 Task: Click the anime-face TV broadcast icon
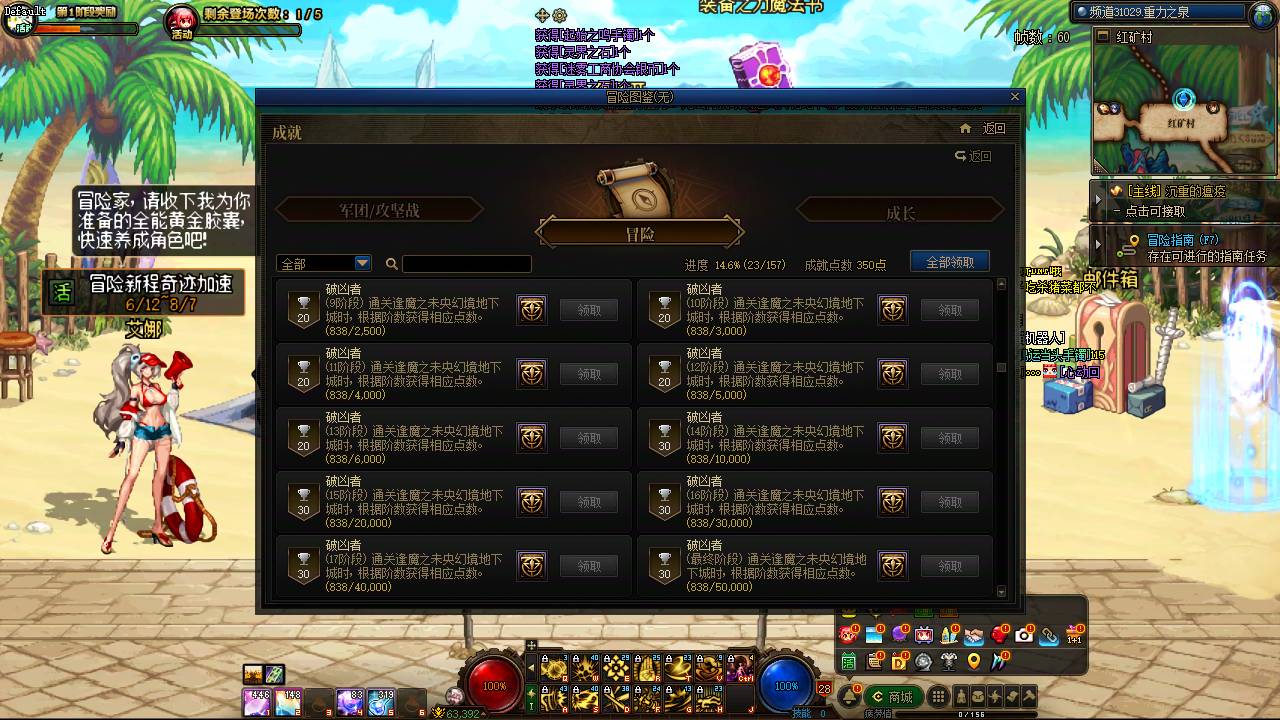point(922,634)
